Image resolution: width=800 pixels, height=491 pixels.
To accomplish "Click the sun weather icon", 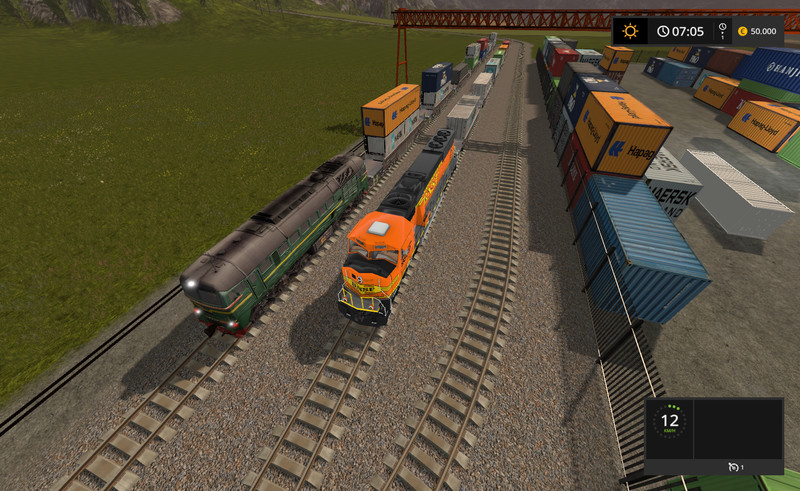I will [631, 31].
